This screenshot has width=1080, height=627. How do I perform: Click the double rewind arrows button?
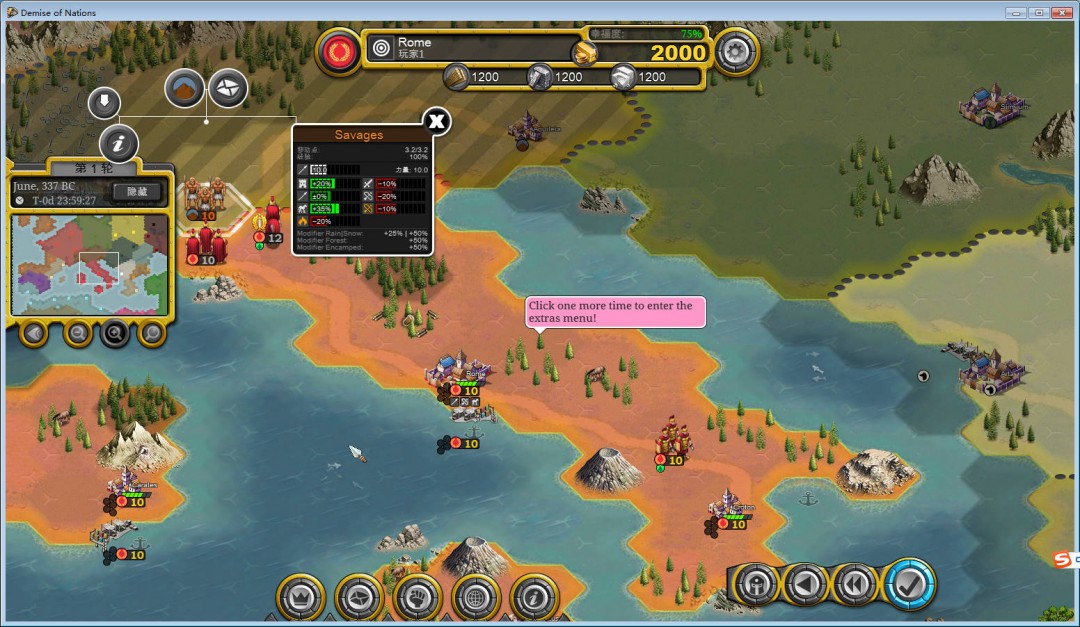[857, 584]
